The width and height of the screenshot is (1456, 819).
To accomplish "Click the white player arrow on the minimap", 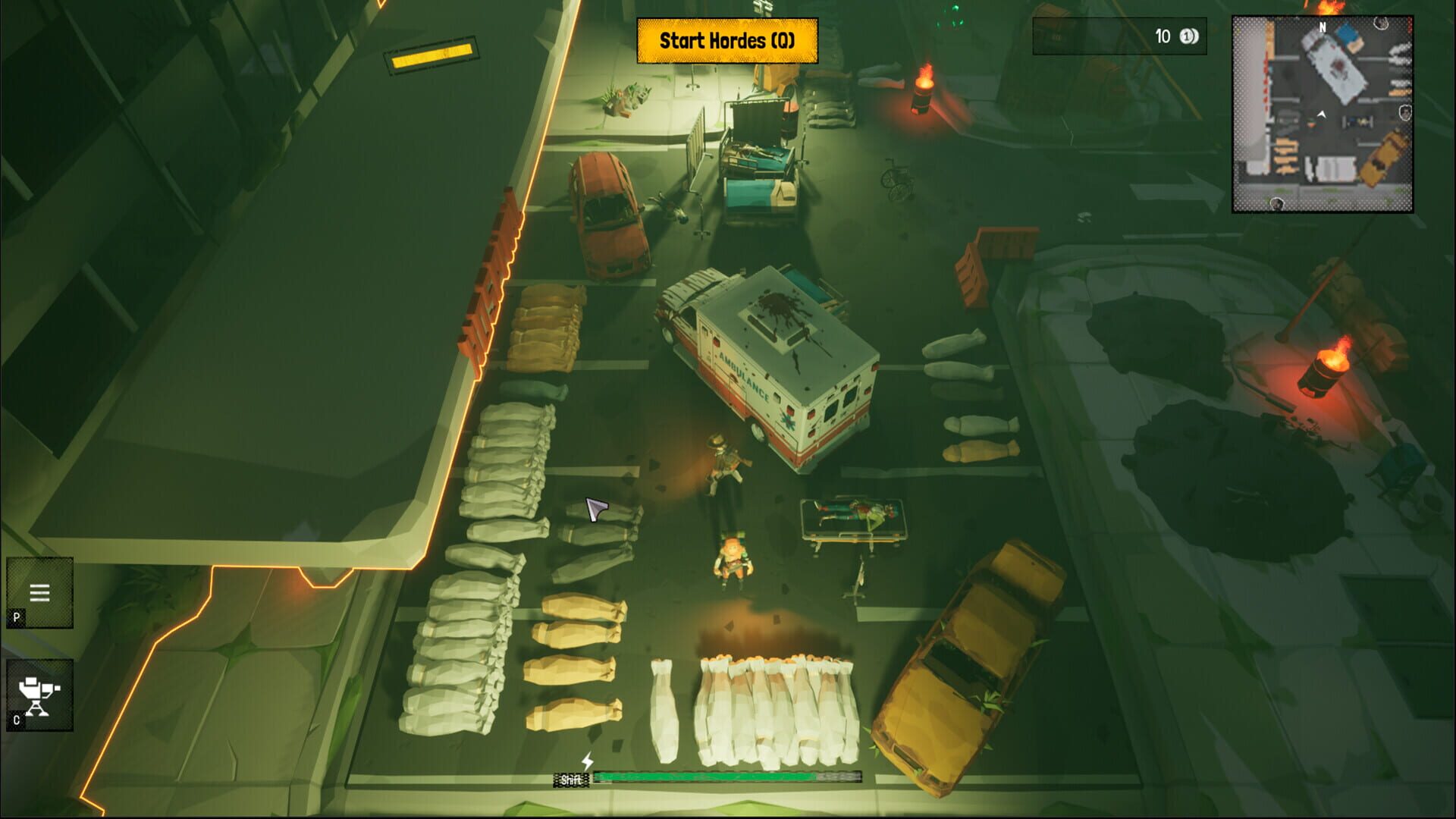I will pos(1321,114).
